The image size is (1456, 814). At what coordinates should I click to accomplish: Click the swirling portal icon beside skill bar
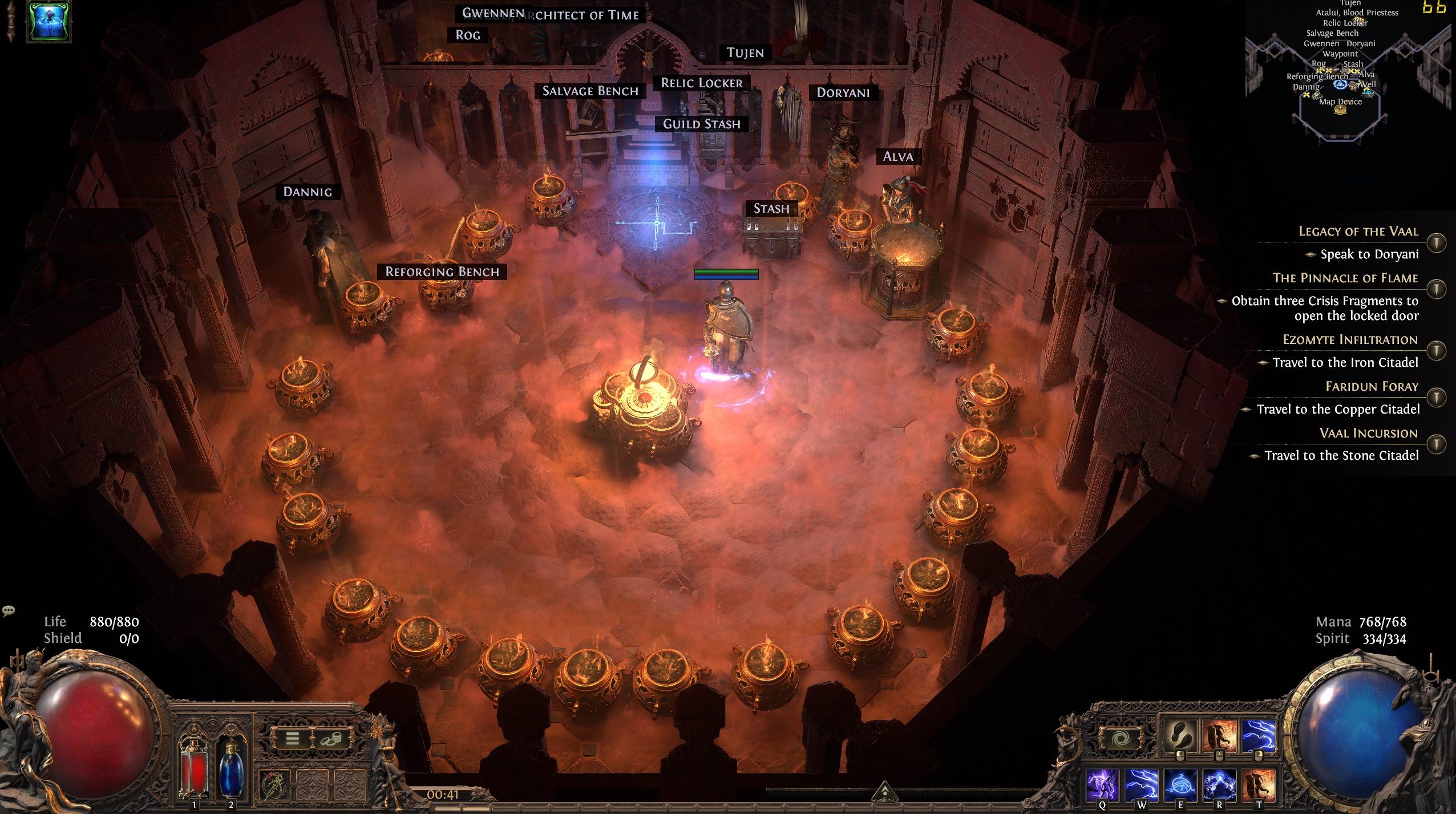pos(1121,738)
